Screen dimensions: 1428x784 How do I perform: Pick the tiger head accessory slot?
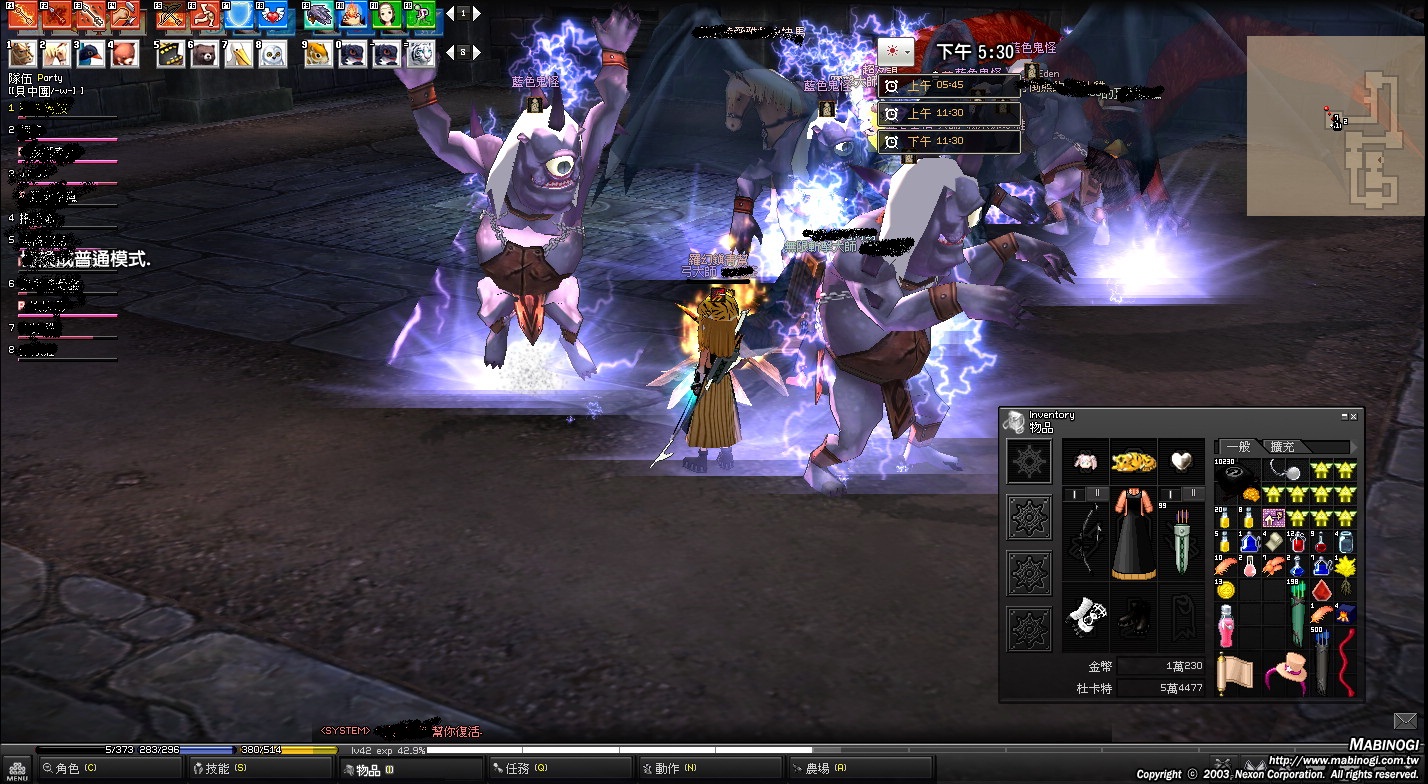click(1134, 461)
